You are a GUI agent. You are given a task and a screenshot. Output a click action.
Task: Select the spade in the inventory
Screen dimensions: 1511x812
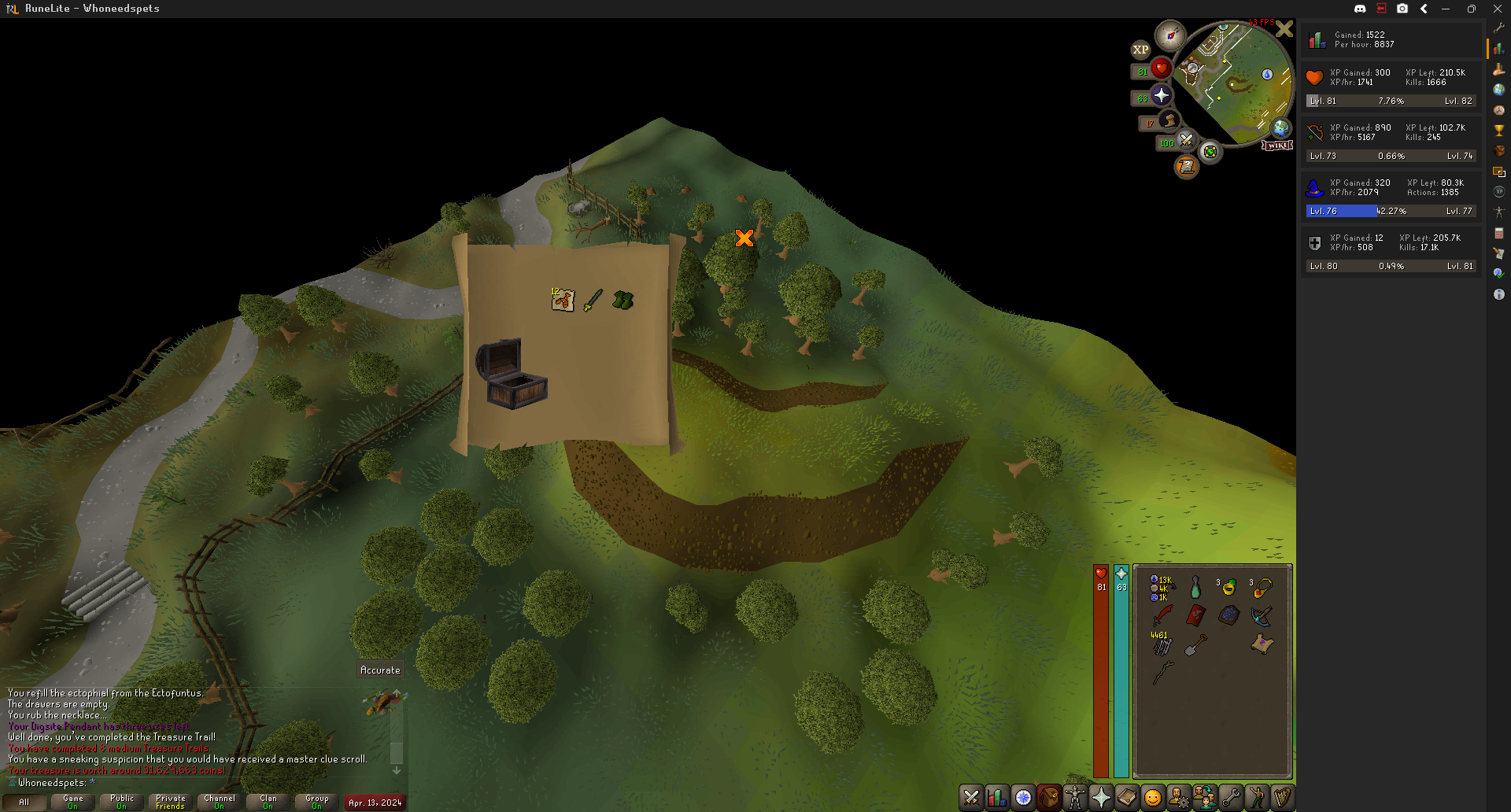point(1195,645)
